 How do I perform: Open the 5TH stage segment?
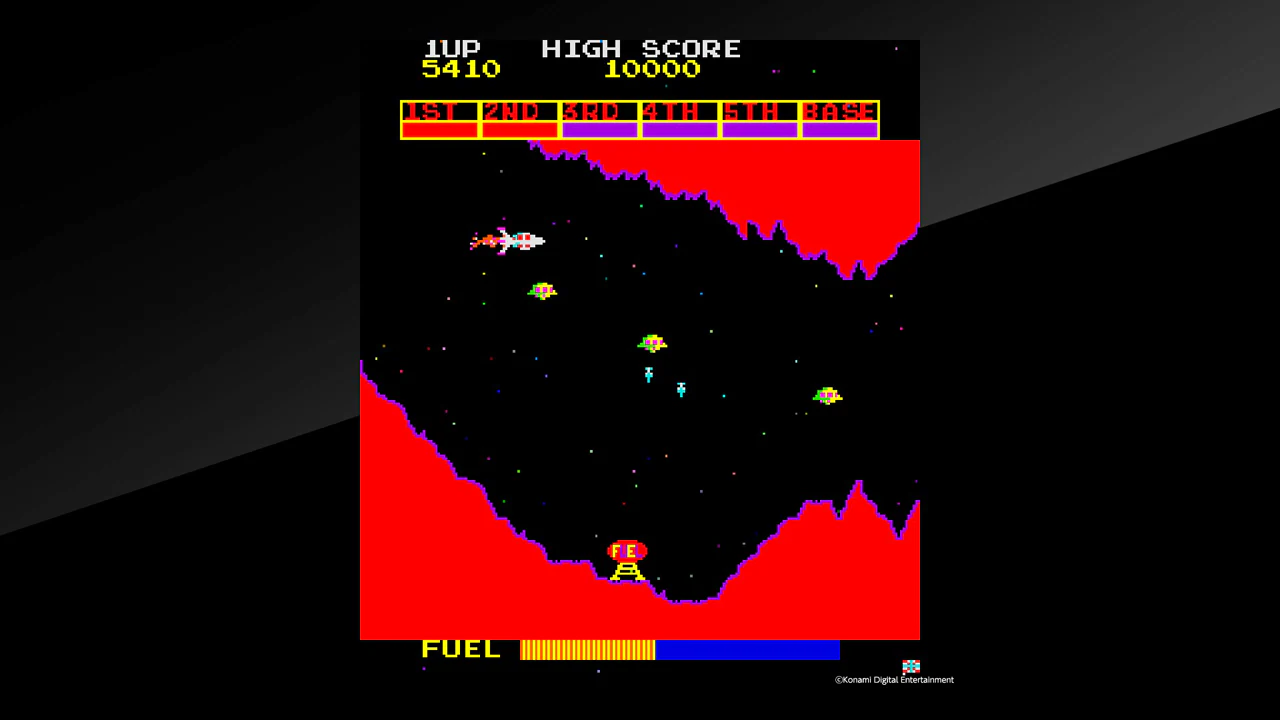point(758,112)
